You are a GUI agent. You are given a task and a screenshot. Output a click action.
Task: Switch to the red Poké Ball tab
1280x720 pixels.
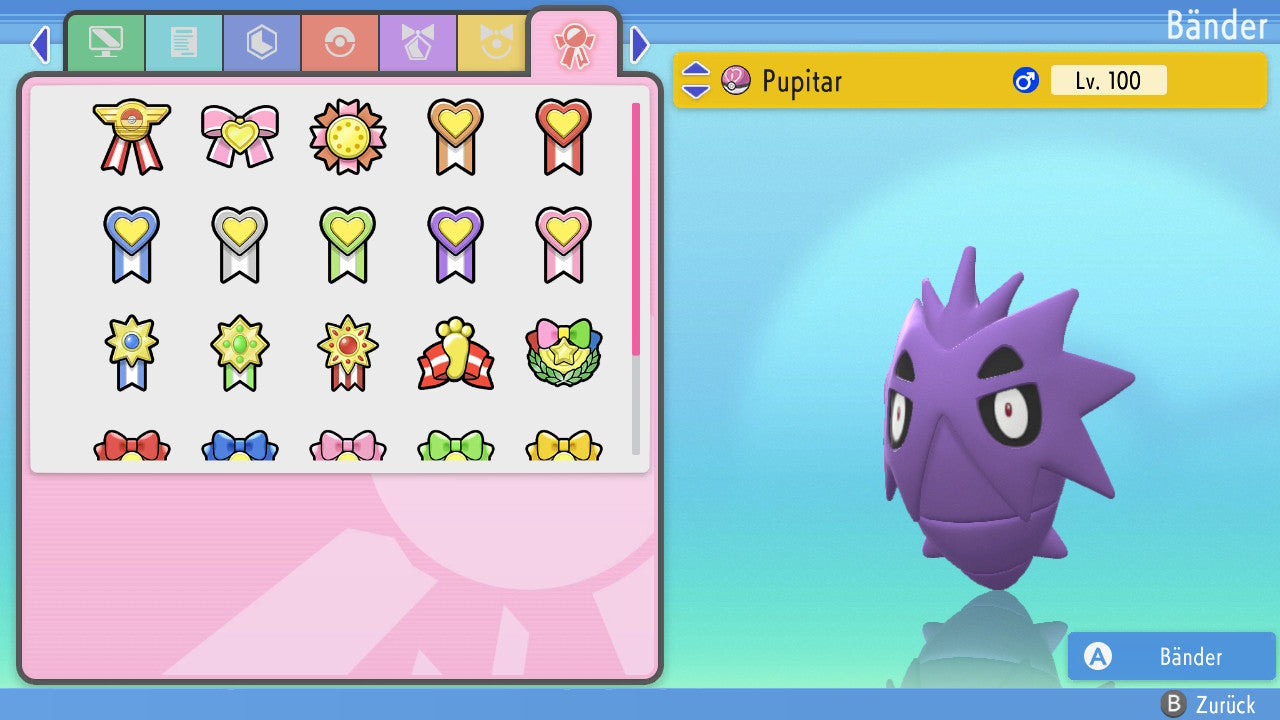point(340,43)
